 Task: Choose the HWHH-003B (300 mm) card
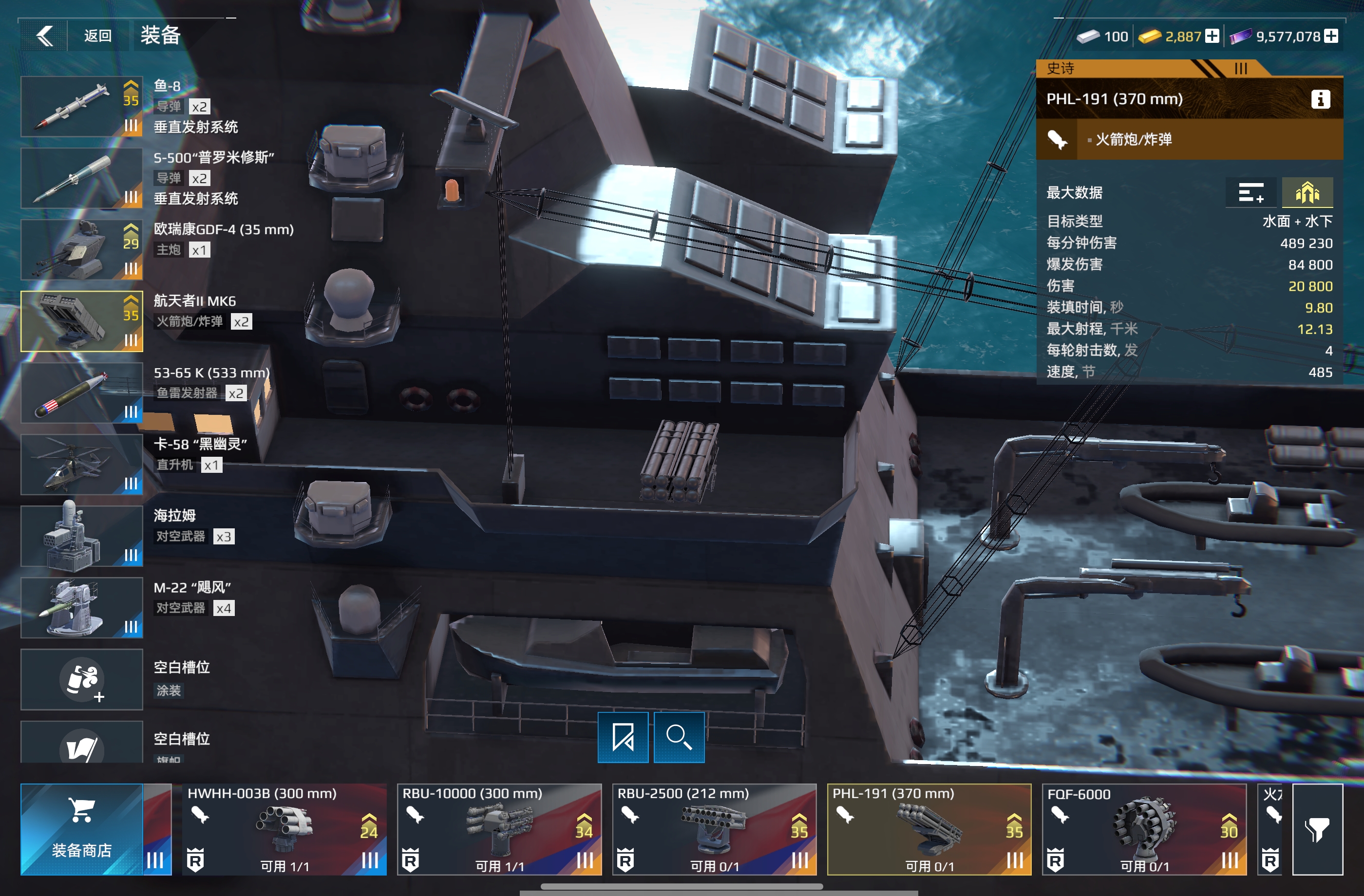pyautogui.click(x=284, y=829)
